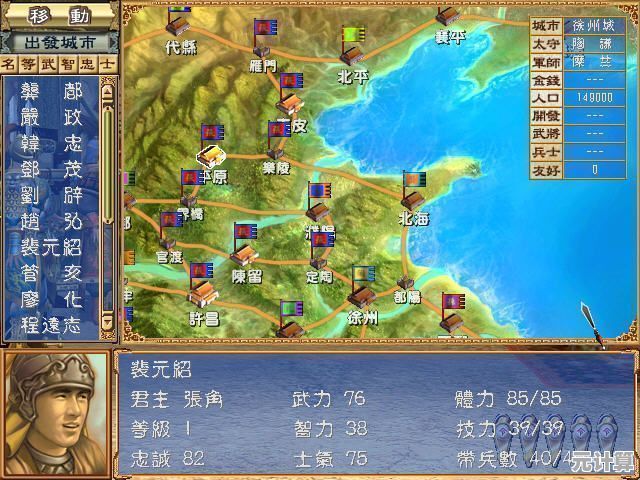Sort generals by the 智 column header
640x480 pixels.
pyautogui.click(x=67, y=64)
